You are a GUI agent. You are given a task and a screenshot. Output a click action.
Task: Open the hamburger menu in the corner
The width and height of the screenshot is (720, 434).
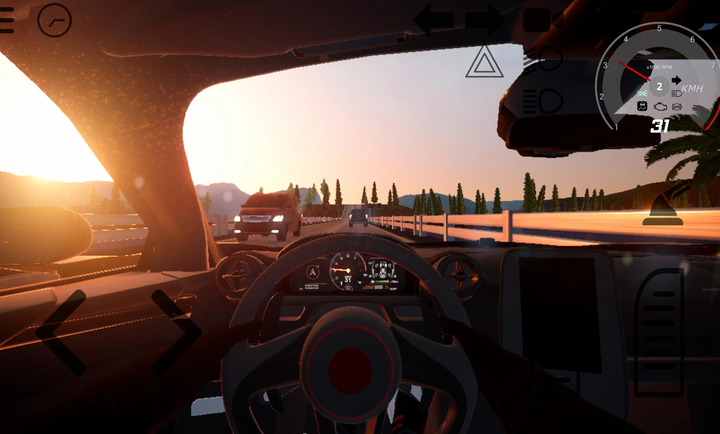(8, 20)
